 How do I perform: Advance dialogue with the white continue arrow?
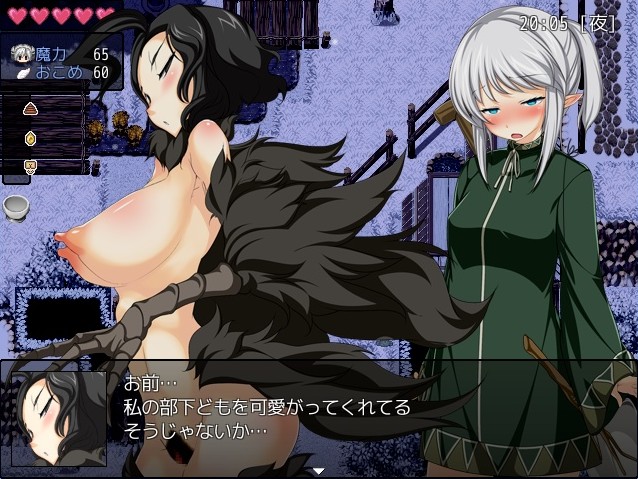(x=319, y=470)
